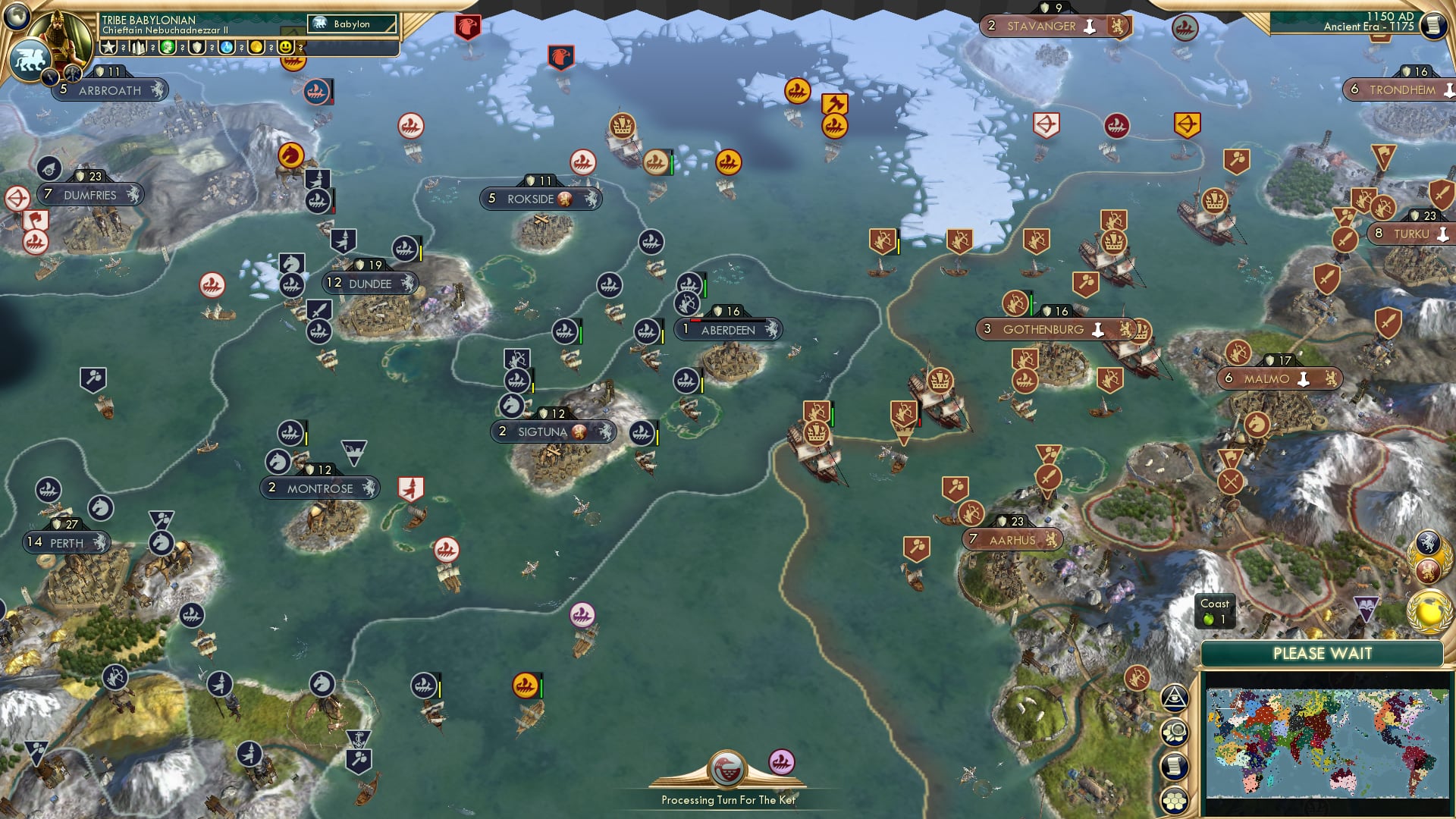Click the science flask icon in top bar
This screenshot has width=1456, height=819.
tap(227, 47)
